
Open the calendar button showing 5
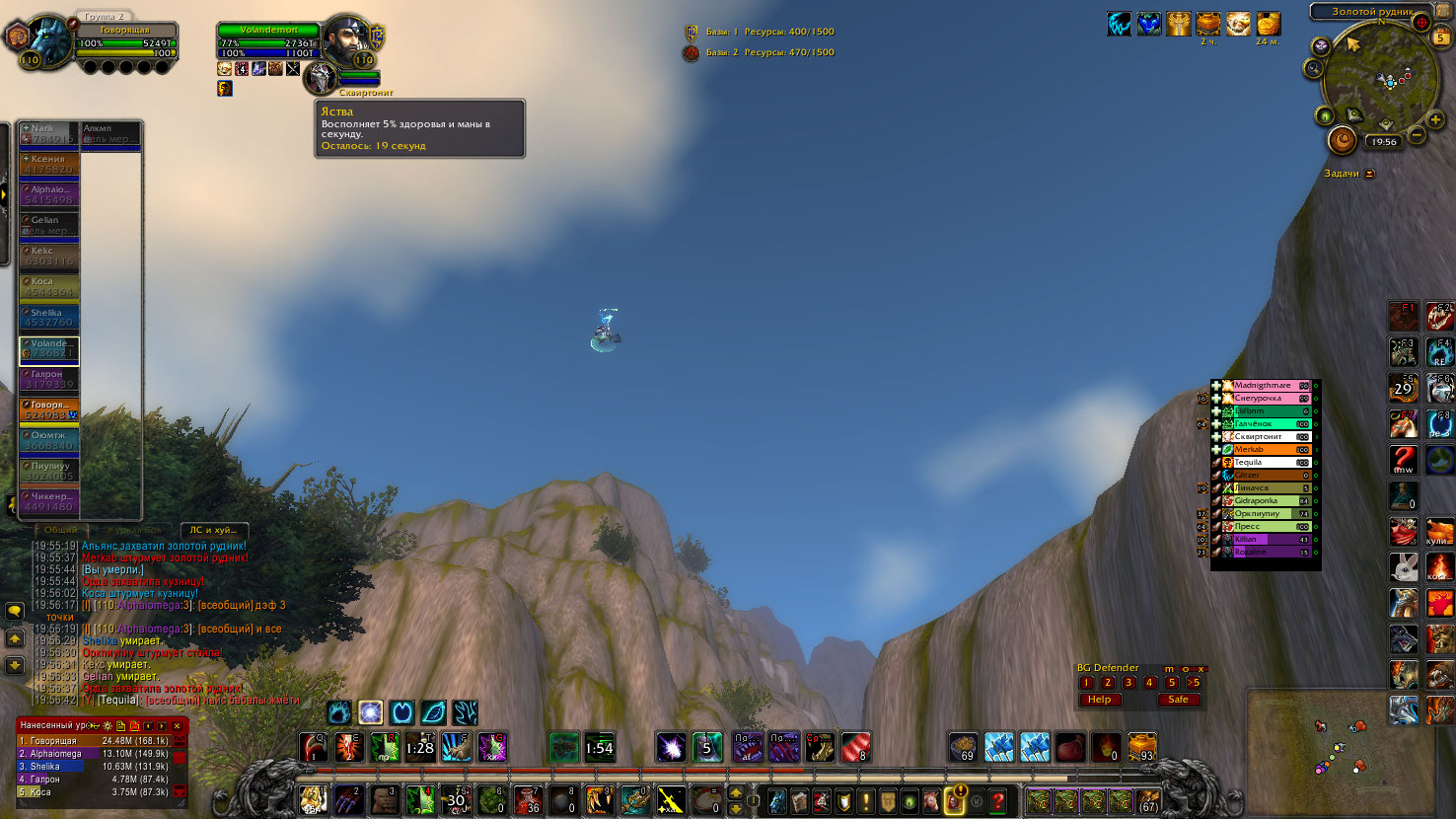(x=1441, y=37)
